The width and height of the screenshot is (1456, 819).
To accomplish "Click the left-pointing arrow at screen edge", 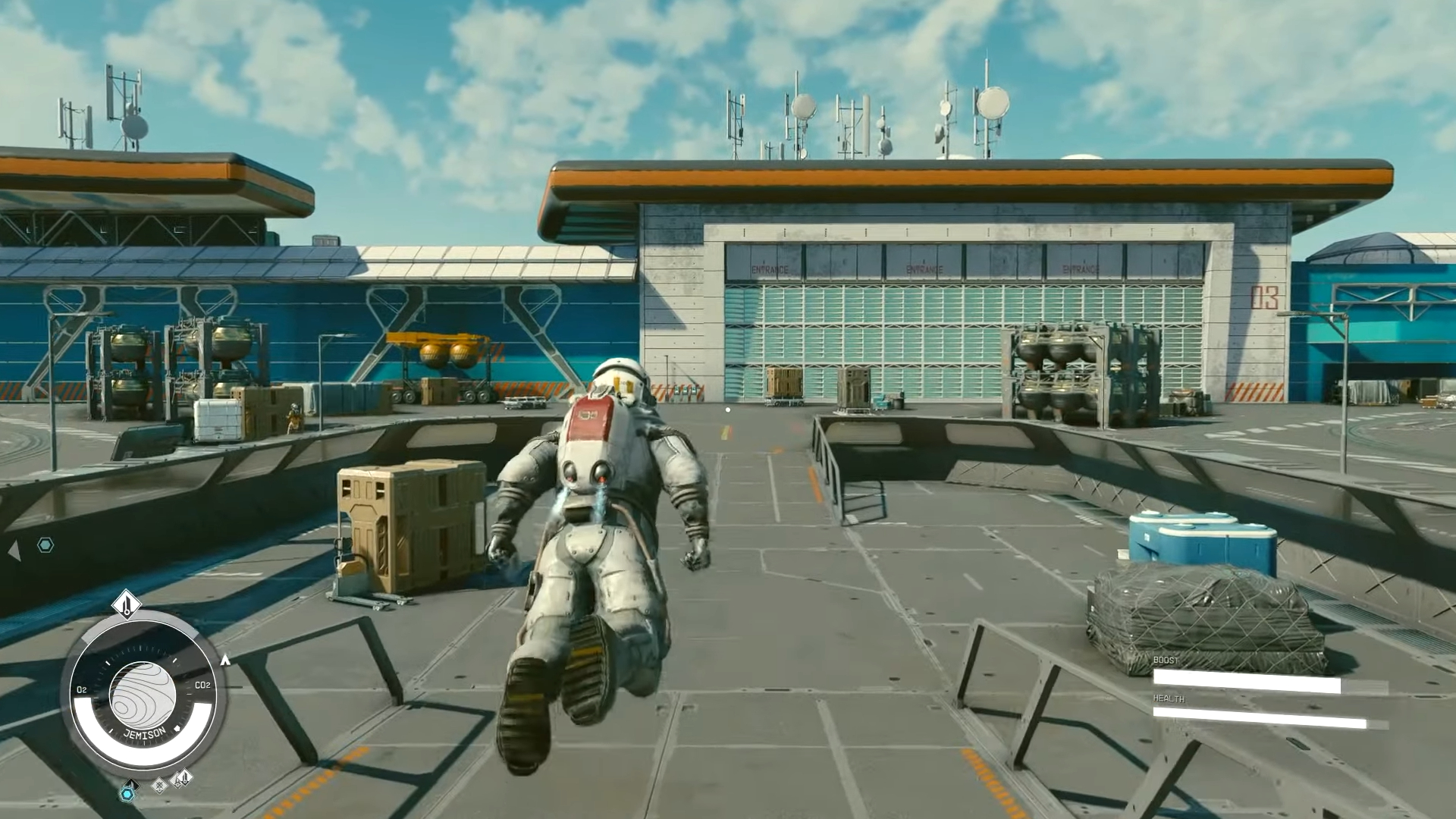I will point(14,551).
